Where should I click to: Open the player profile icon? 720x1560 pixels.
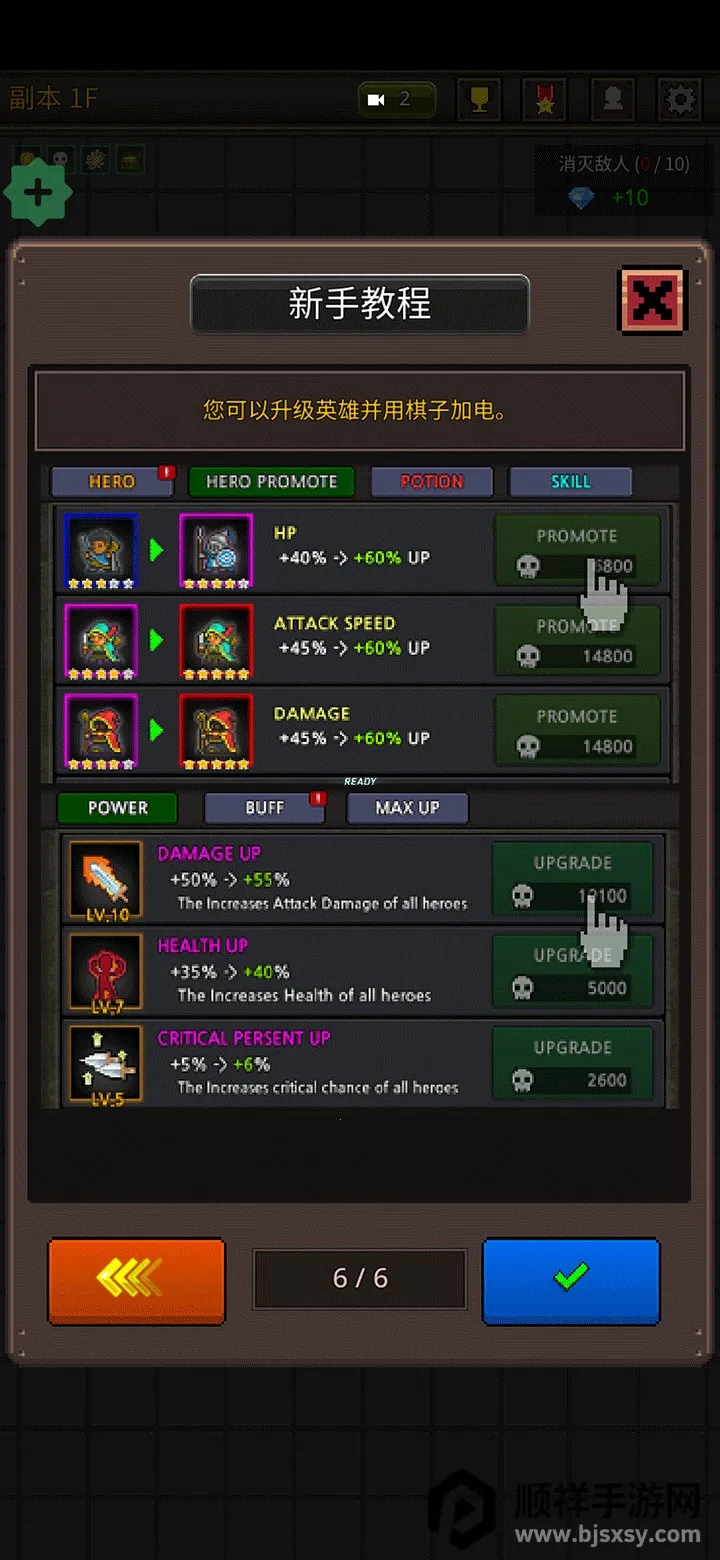tap(612, 100)
